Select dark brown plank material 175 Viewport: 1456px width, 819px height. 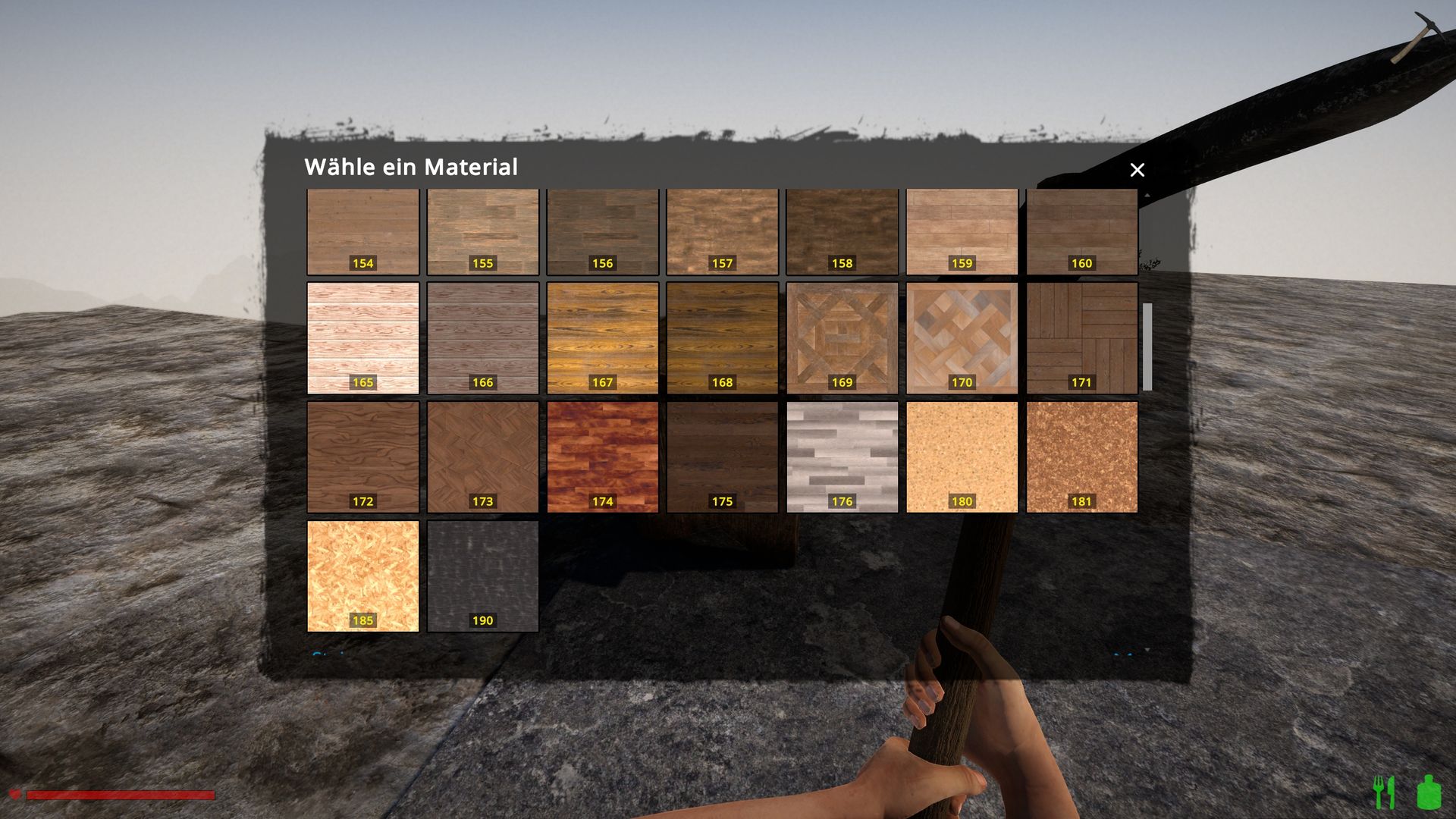(722, 457)
